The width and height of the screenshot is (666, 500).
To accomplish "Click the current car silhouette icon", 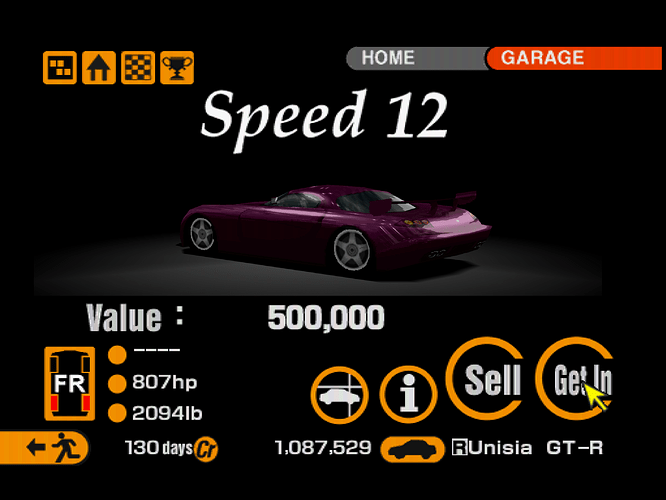I will [x=415, y=448].
